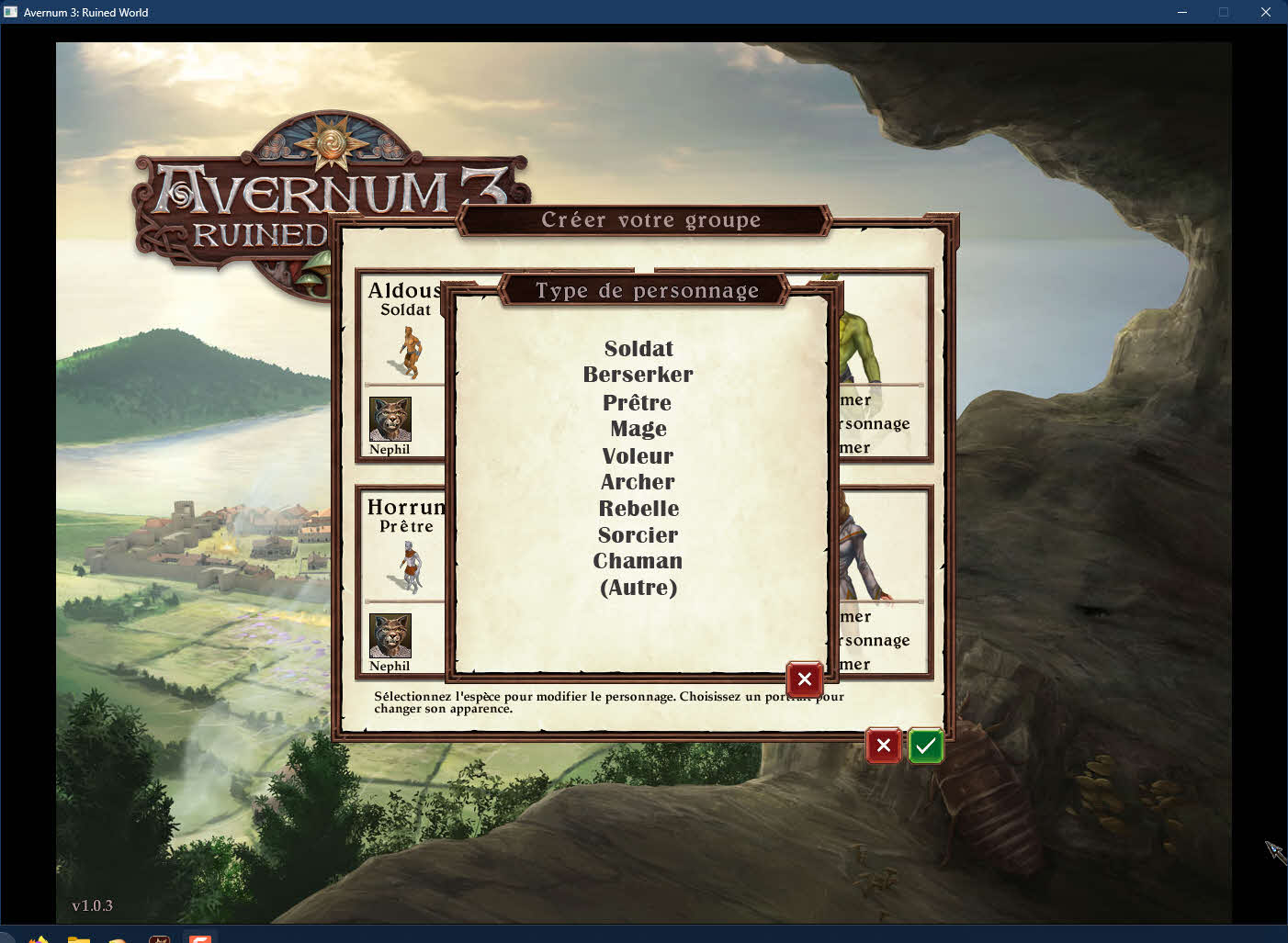Choose the Soldat character type
Screen dimensions: 1288x943
click(x=638, y=349)
